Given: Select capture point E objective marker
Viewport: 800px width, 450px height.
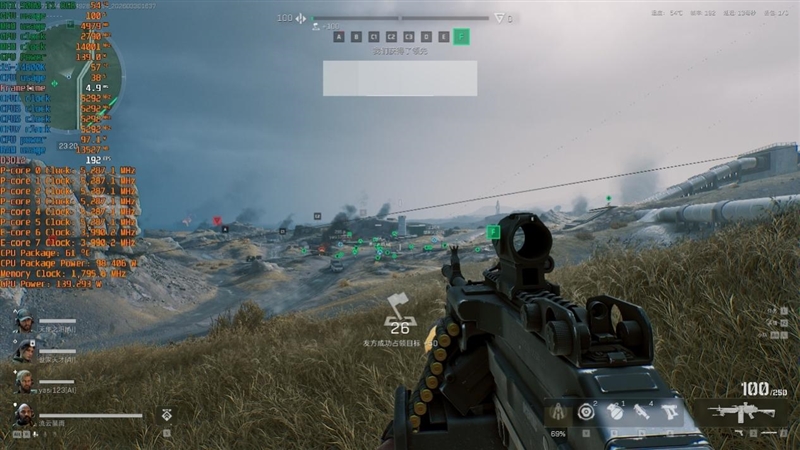Looking at the screenshot, I should pos(443,37).
